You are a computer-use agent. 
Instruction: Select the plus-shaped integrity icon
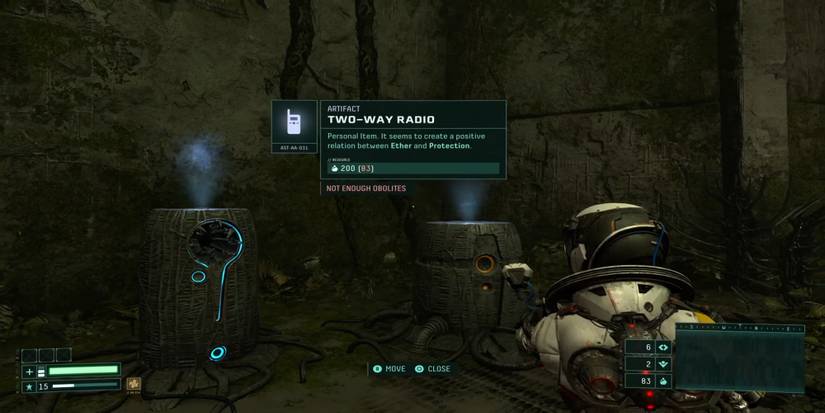[x=28, y=371]
